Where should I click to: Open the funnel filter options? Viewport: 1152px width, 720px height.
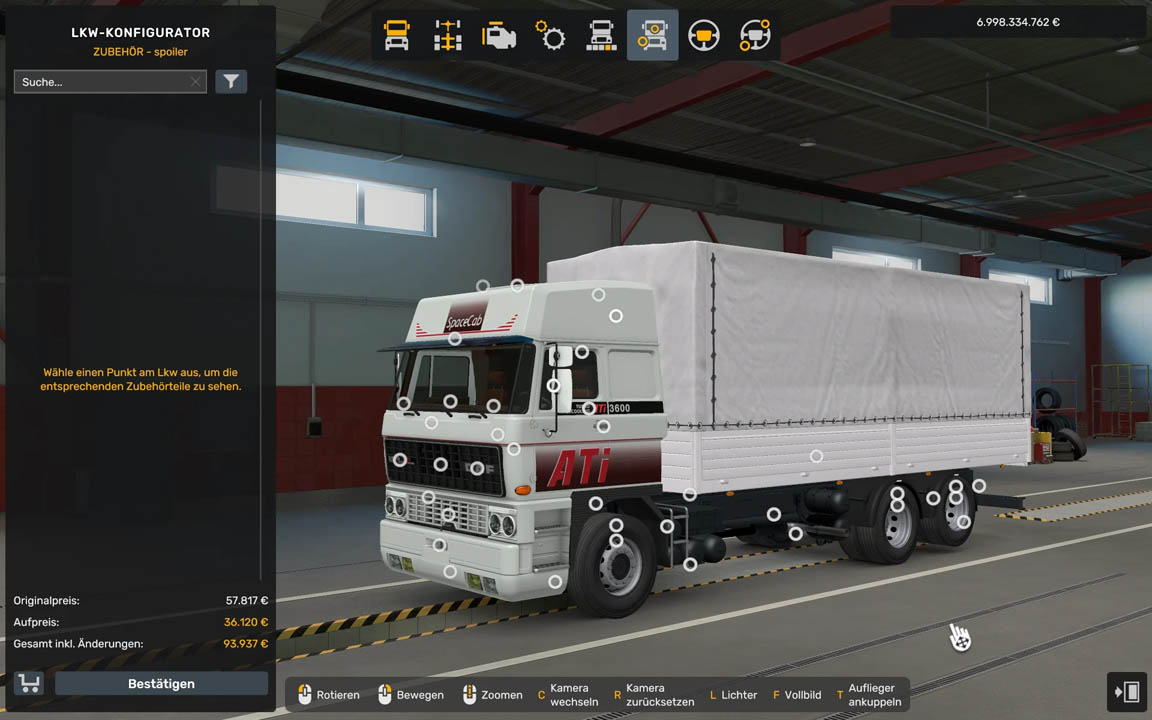point(231,82)
